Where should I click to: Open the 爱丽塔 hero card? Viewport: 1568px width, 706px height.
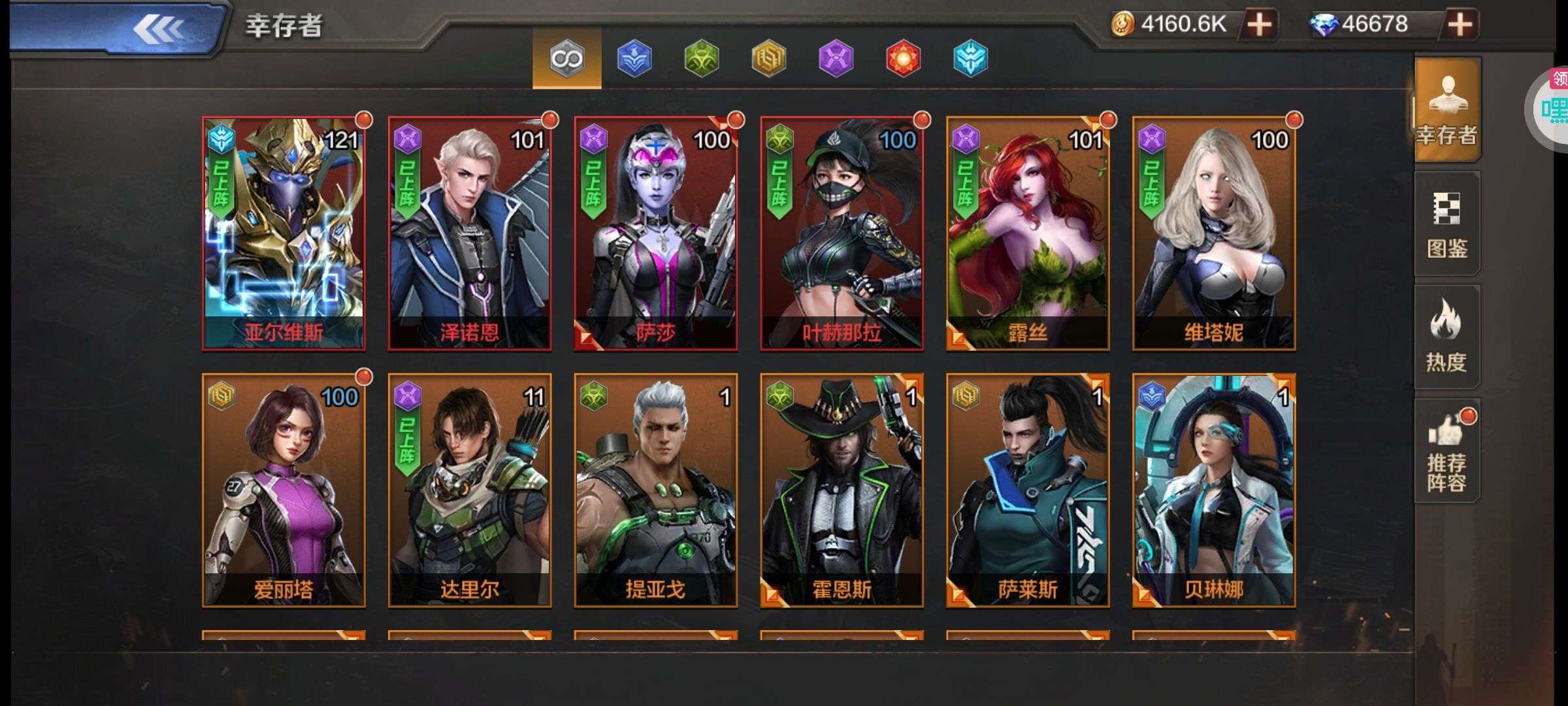click(284, 490)
